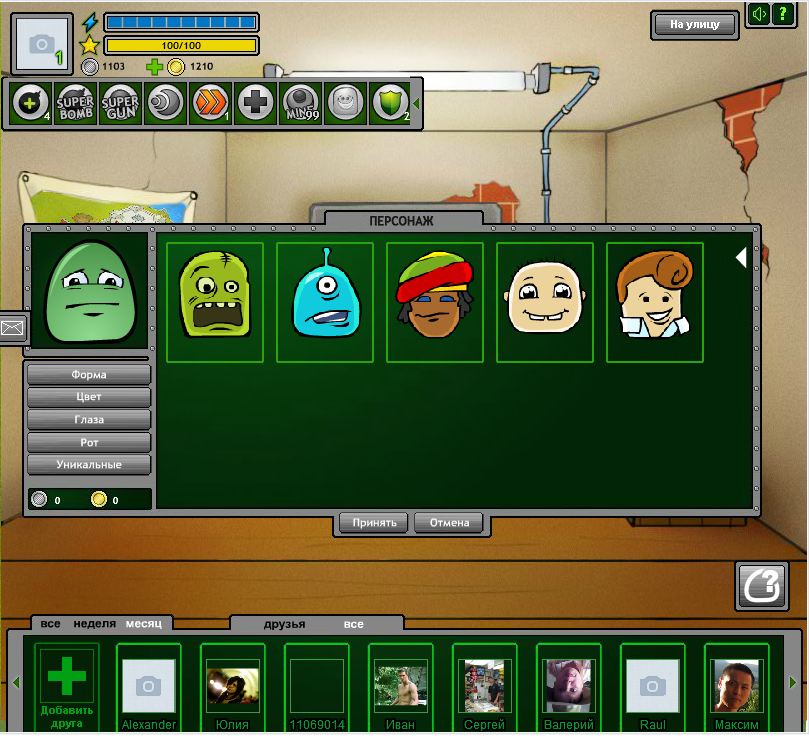809x736 pixels.
Task: Go outside with the На улицу button
Action: (695, 24)
